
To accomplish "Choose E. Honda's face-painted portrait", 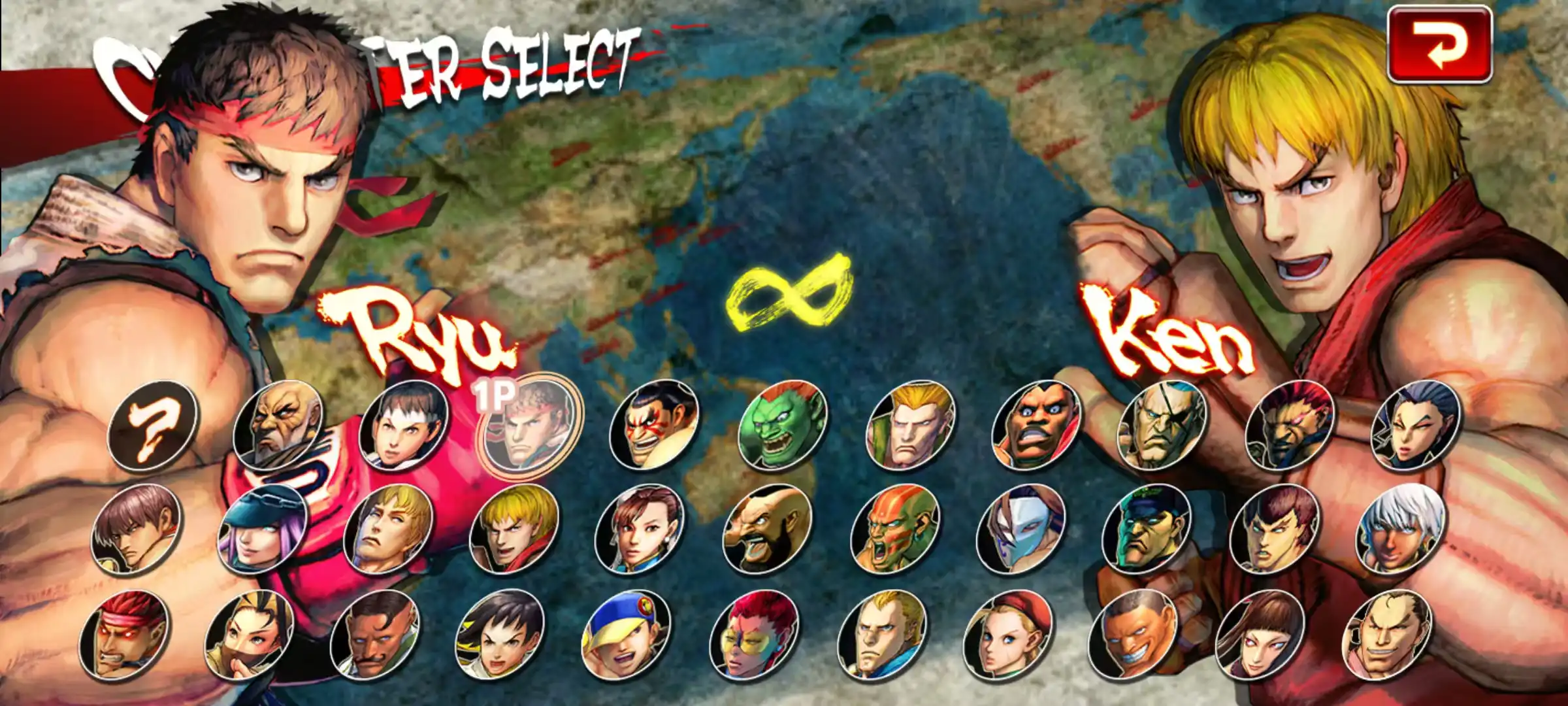I will click(x=654, y=425).
